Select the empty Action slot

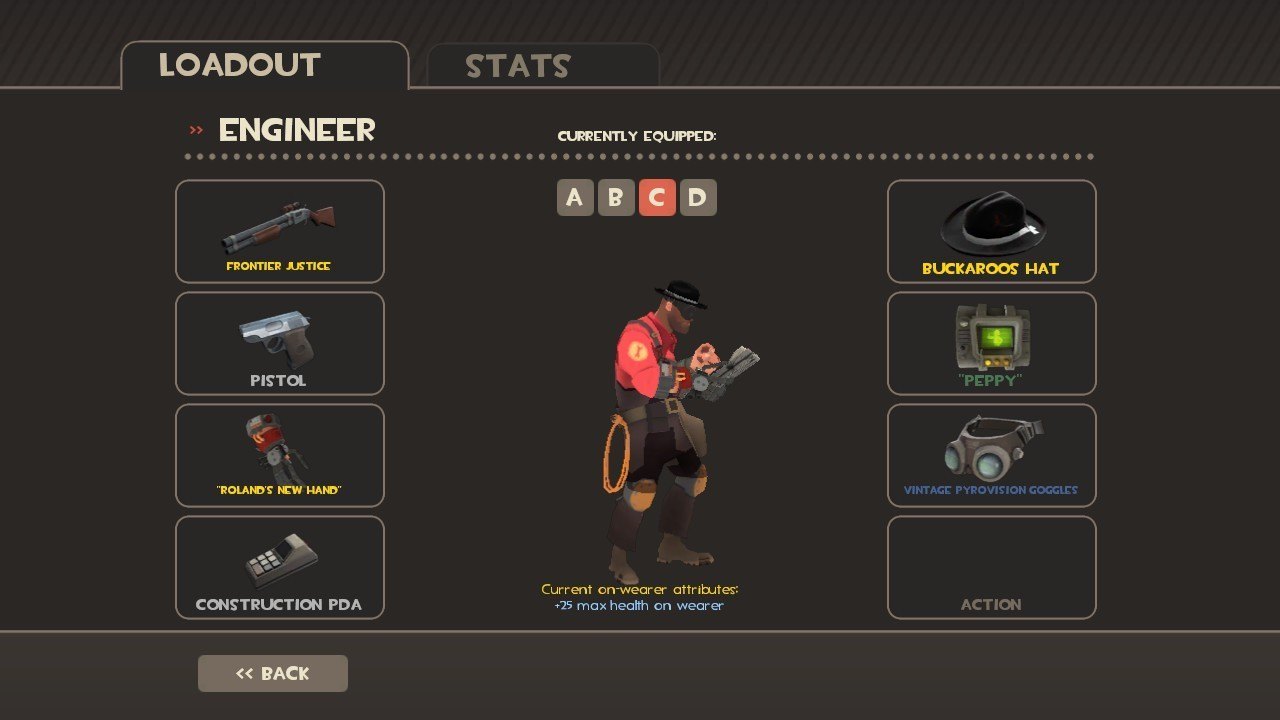pos(992,567)
